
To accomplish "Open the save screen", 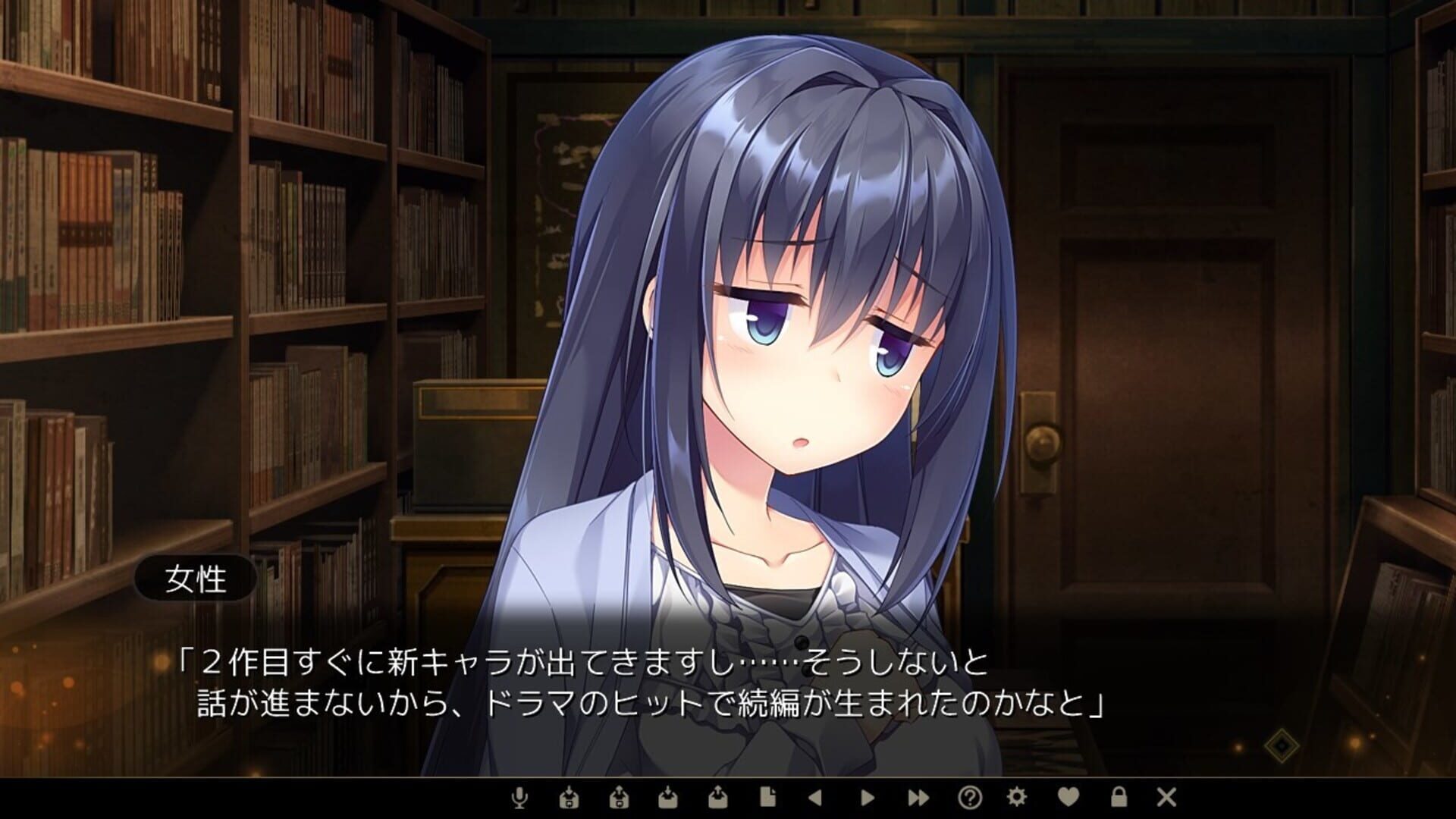I will (670, 798).
